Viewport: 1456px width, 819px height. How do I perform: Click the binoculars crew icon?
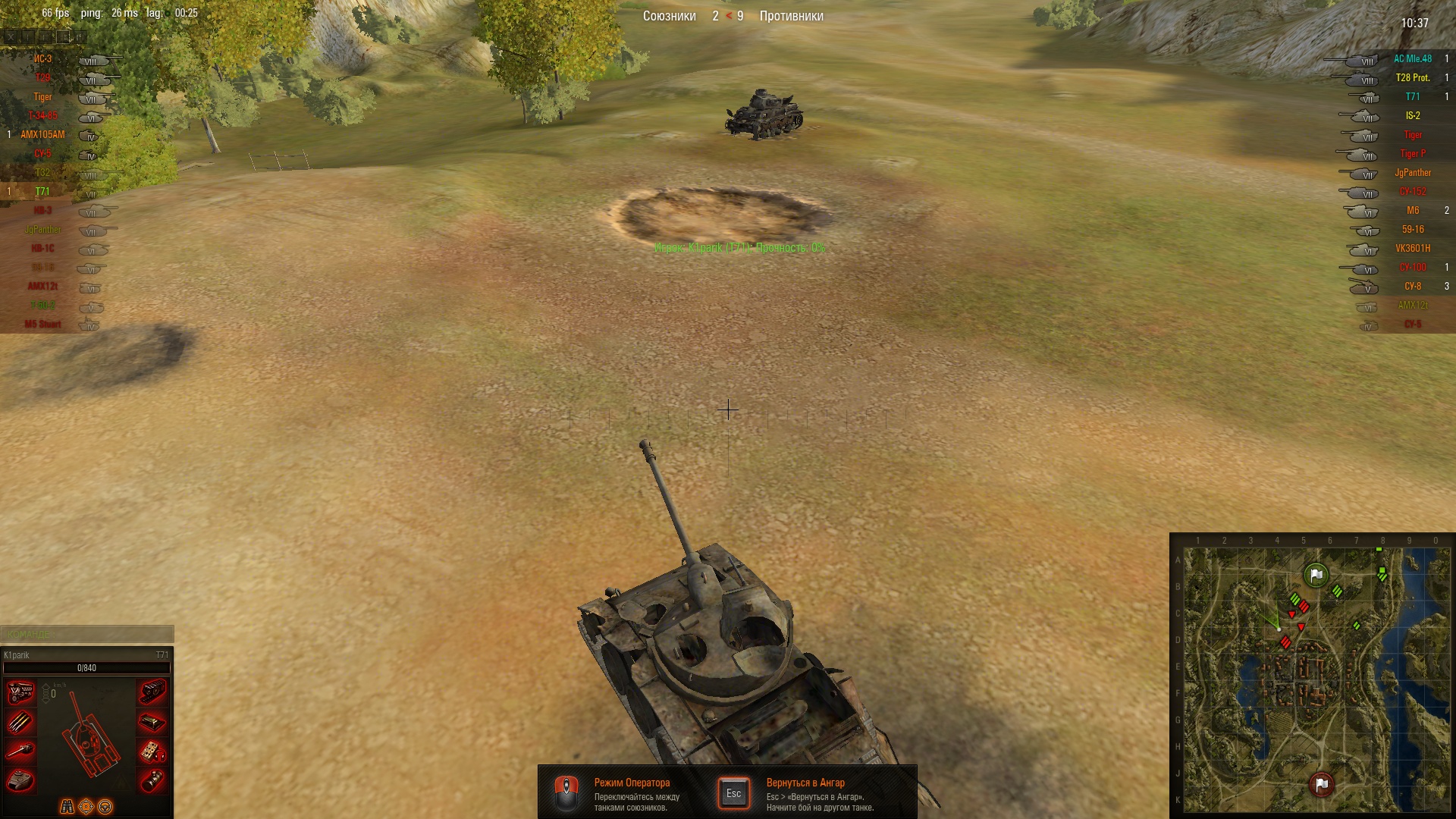pyautogui.click(x=67, y=807)
